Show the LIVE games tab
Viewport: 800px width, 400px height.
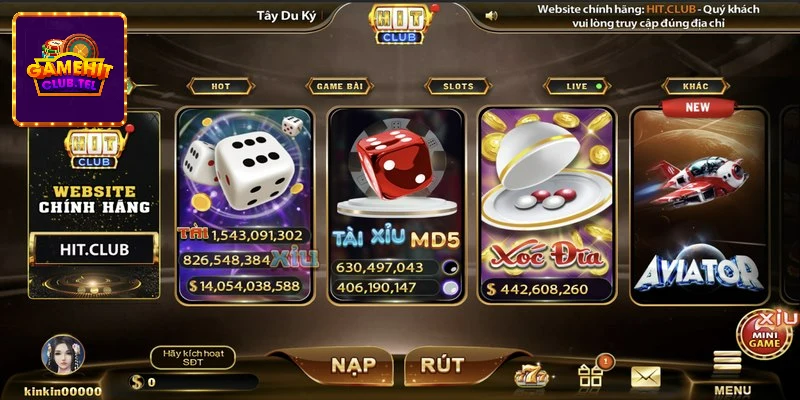tap(577, 86)
